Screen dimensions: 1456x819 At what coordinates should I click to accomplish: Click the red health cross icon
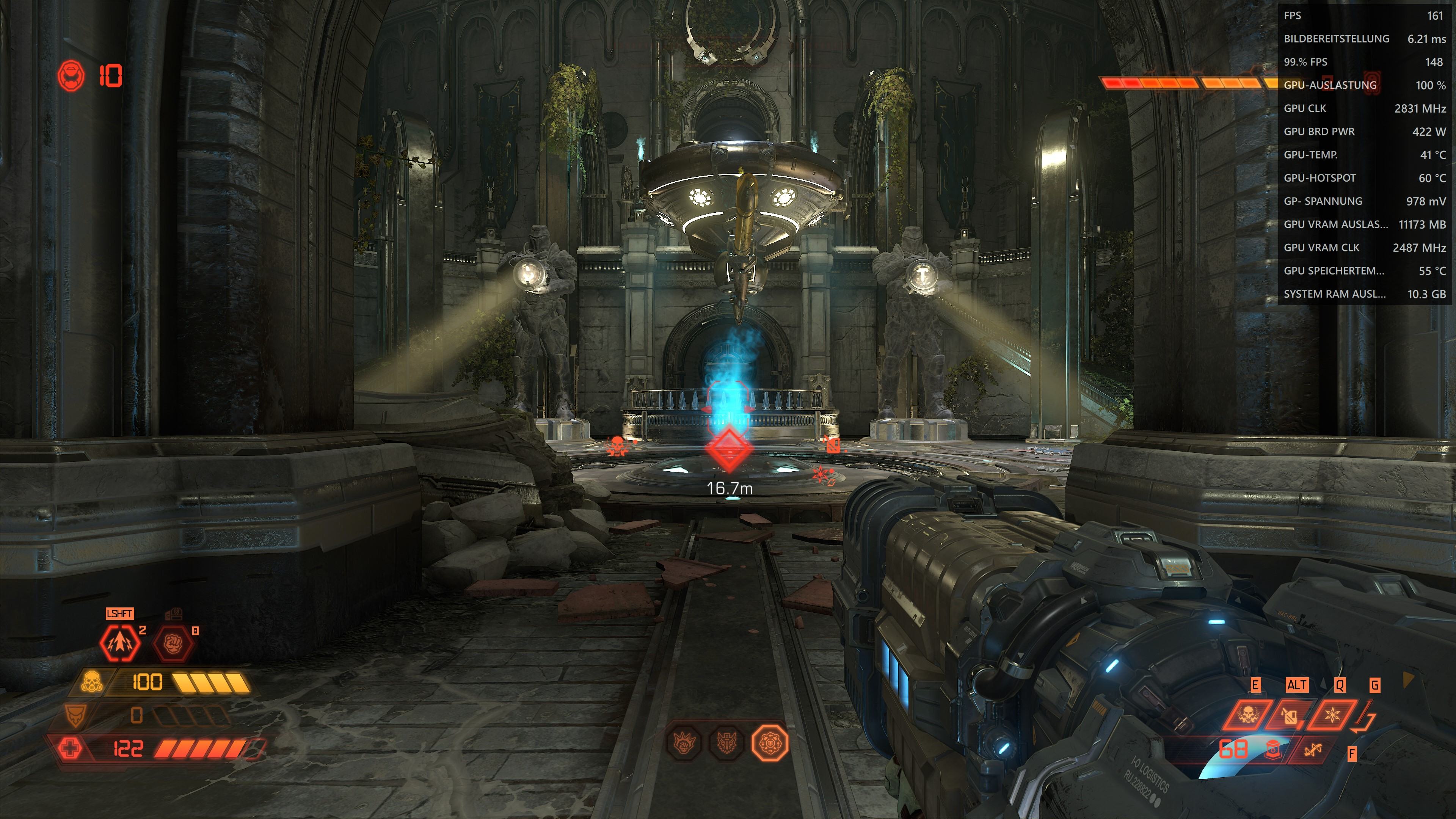pos(70,749)
